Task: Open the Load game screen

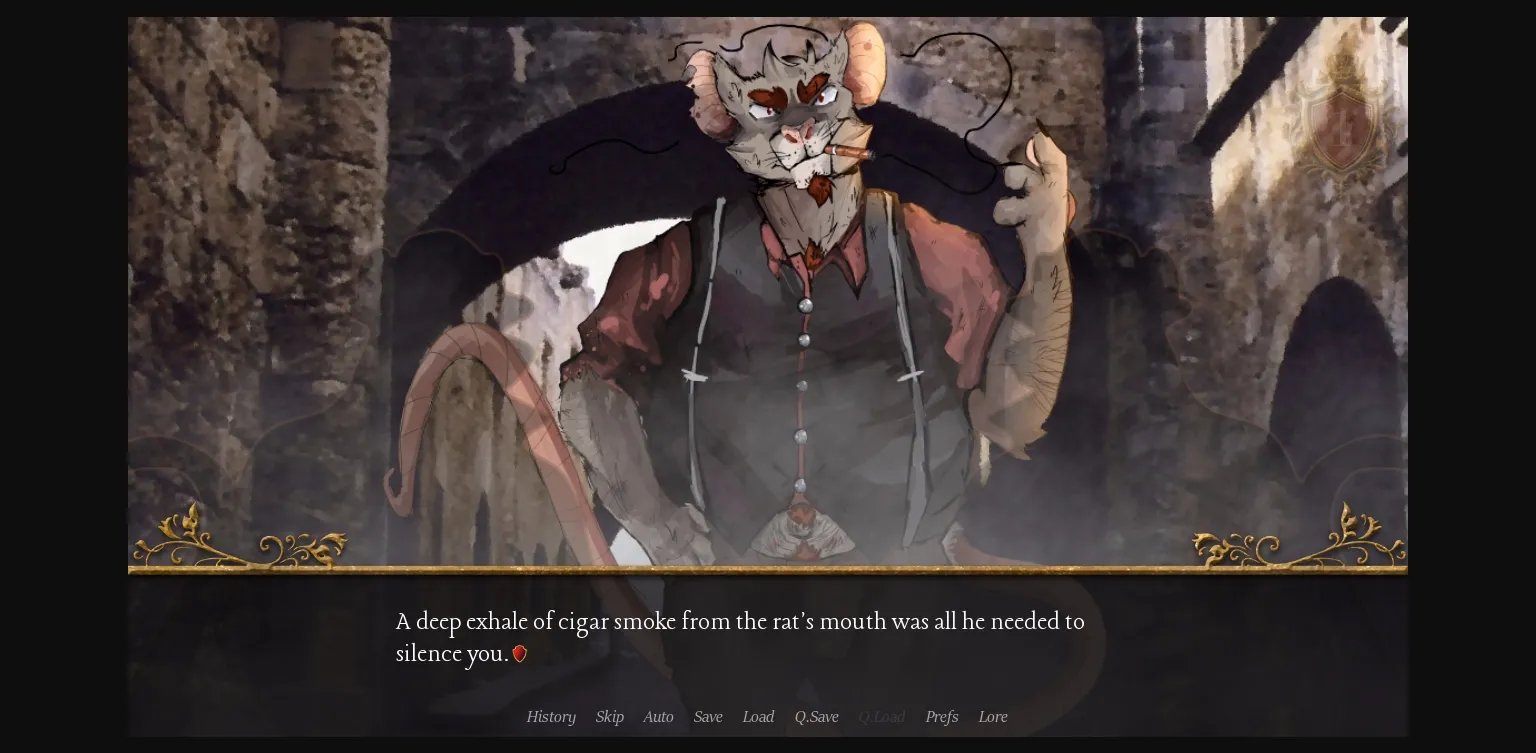Action: (758, 717)
